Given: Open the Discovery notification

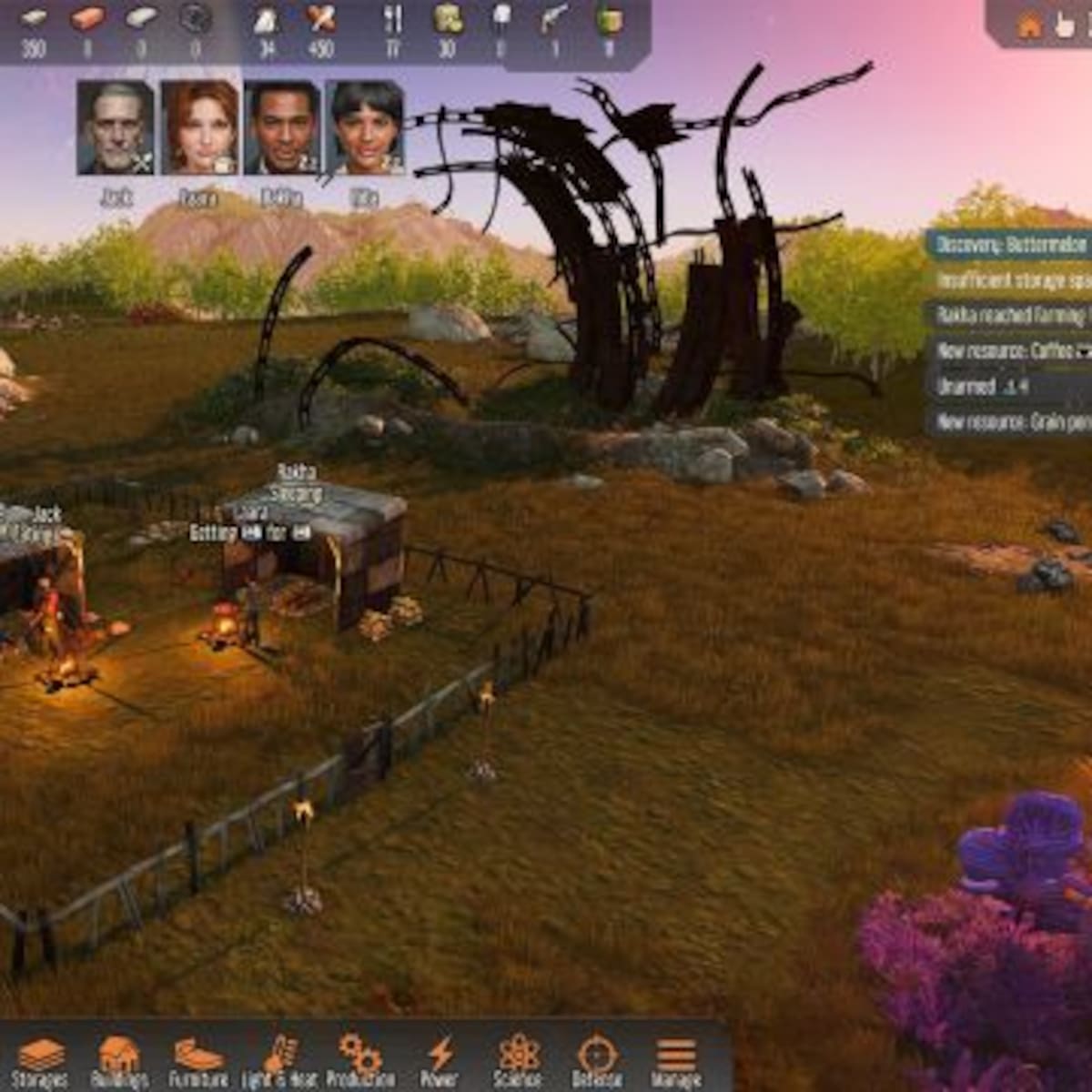Looking at the screenshot, I should point(1010,245).
